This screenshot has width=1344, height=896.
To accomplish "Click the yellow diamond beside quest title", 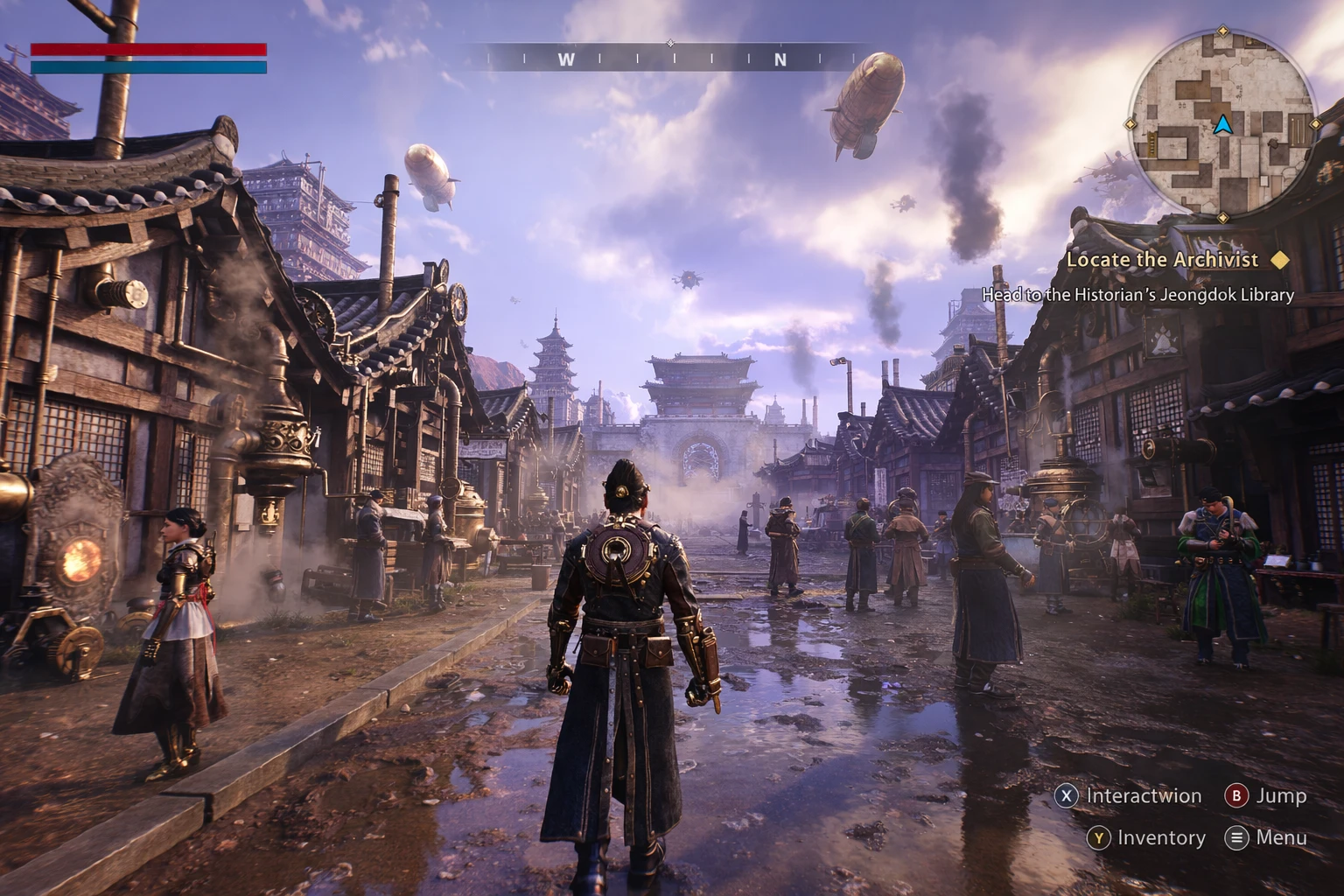I will (1280, 260).
